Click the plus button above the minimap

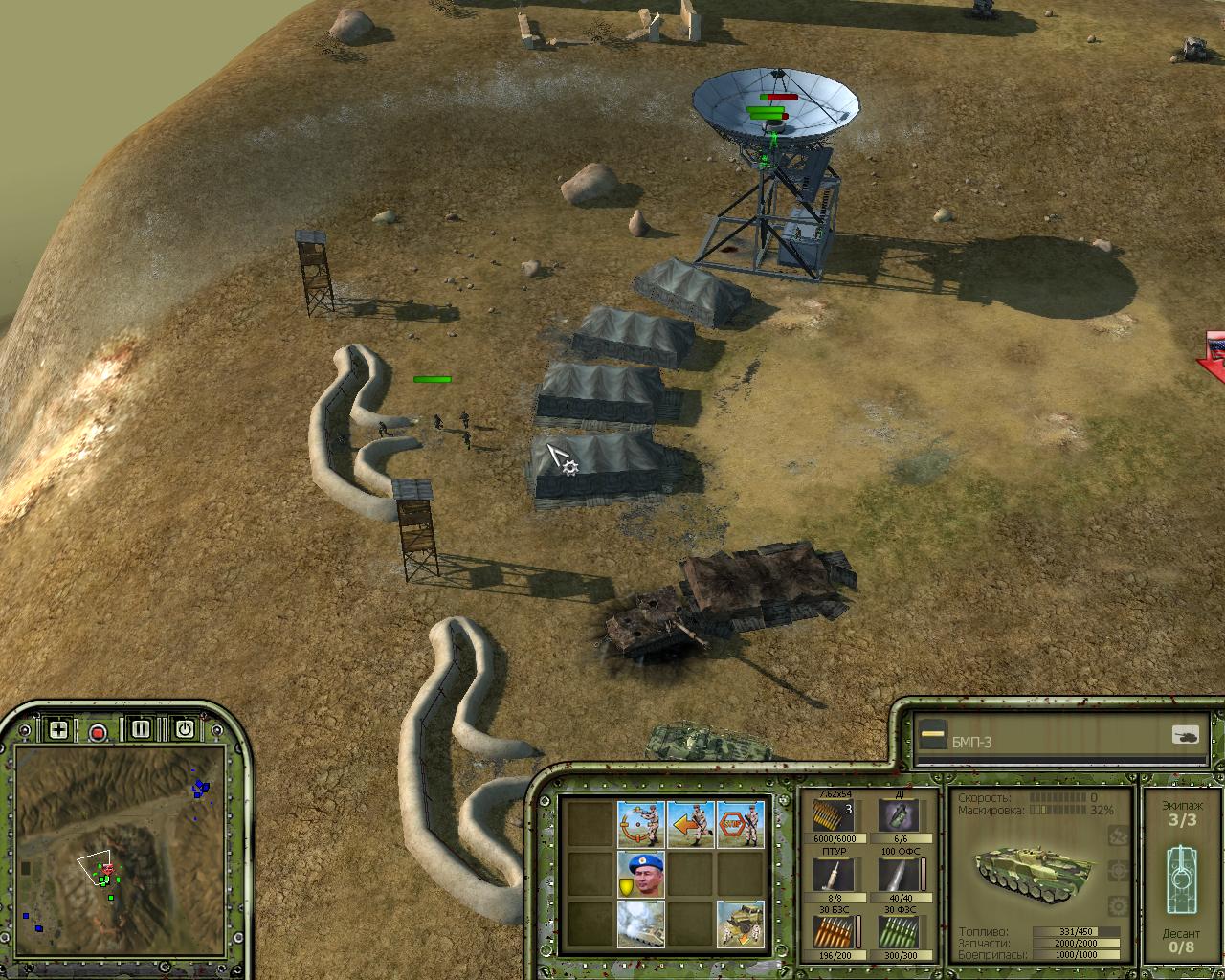pos(58,730)
